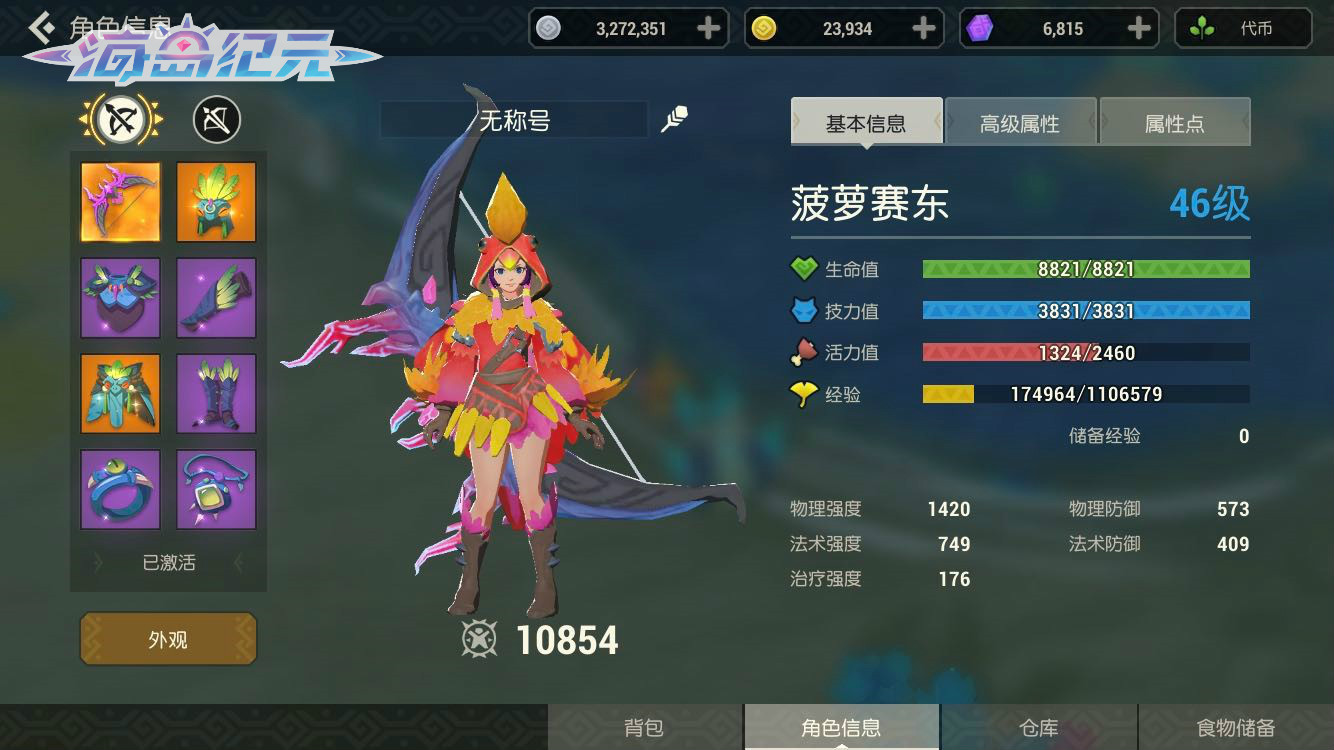Add gold coins with the plus button
This screenshot has width=1334, height=750.
click(x=925, y=29)
